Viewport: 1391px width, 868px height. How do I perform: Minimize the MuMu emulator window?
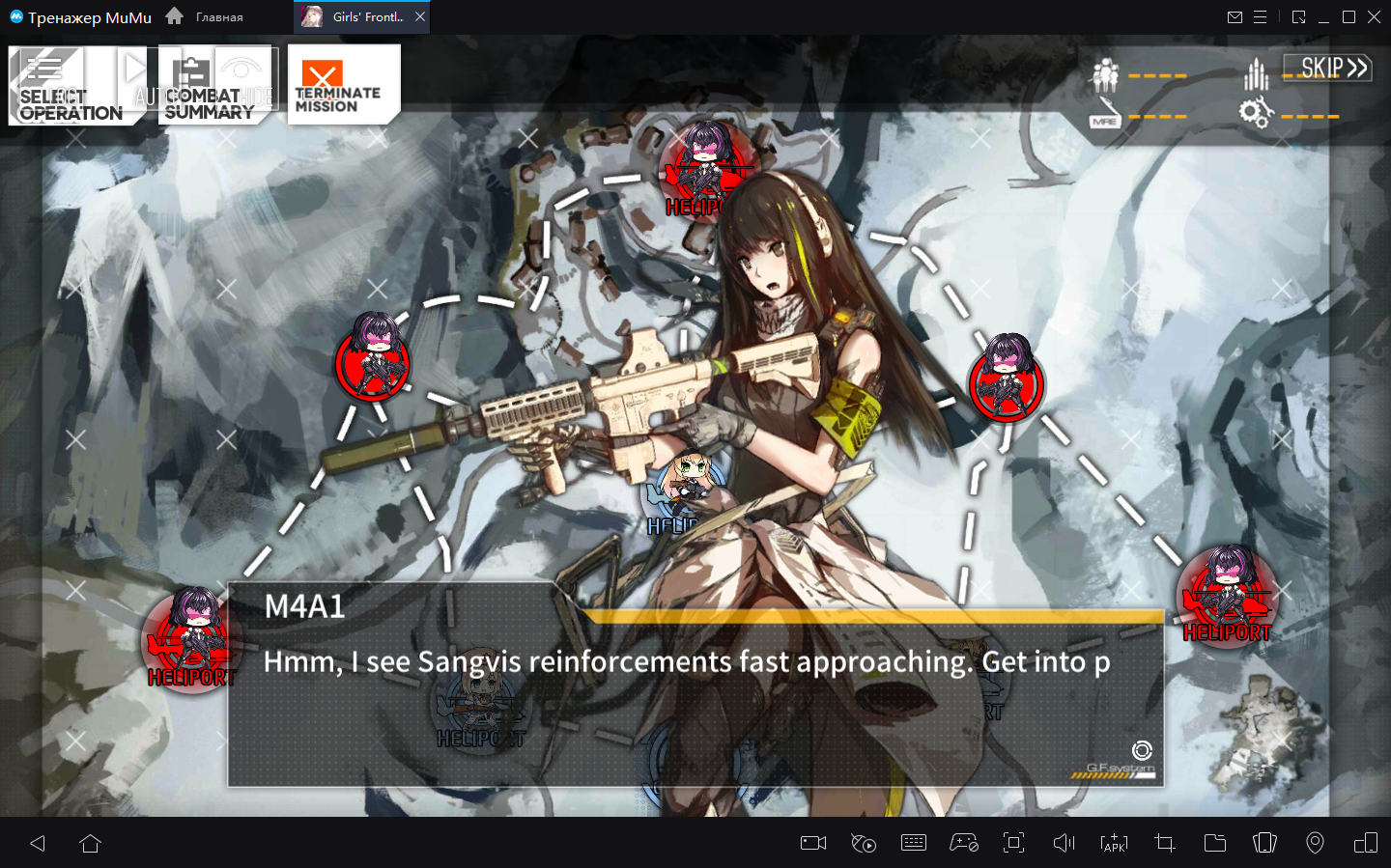tap(1323, 17)
